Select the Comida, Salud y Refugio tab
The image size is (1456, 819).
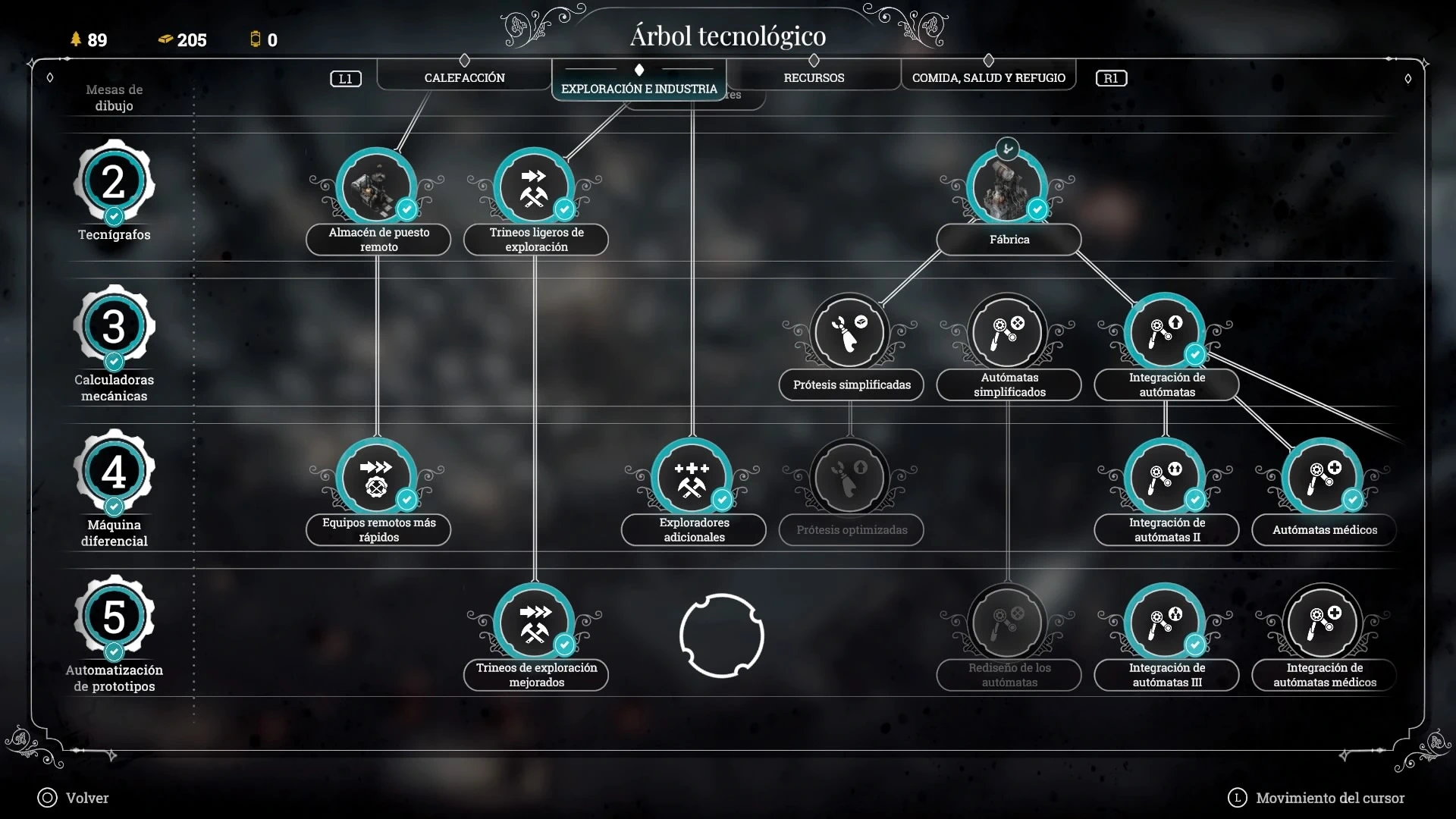[988, 77]
